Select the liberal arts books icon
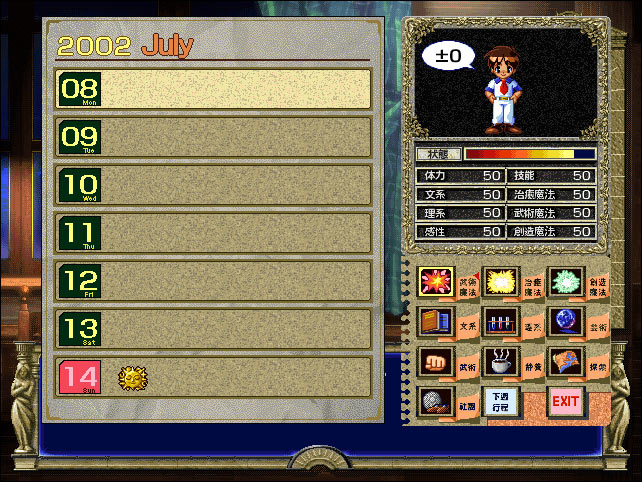 click(437, 322)
